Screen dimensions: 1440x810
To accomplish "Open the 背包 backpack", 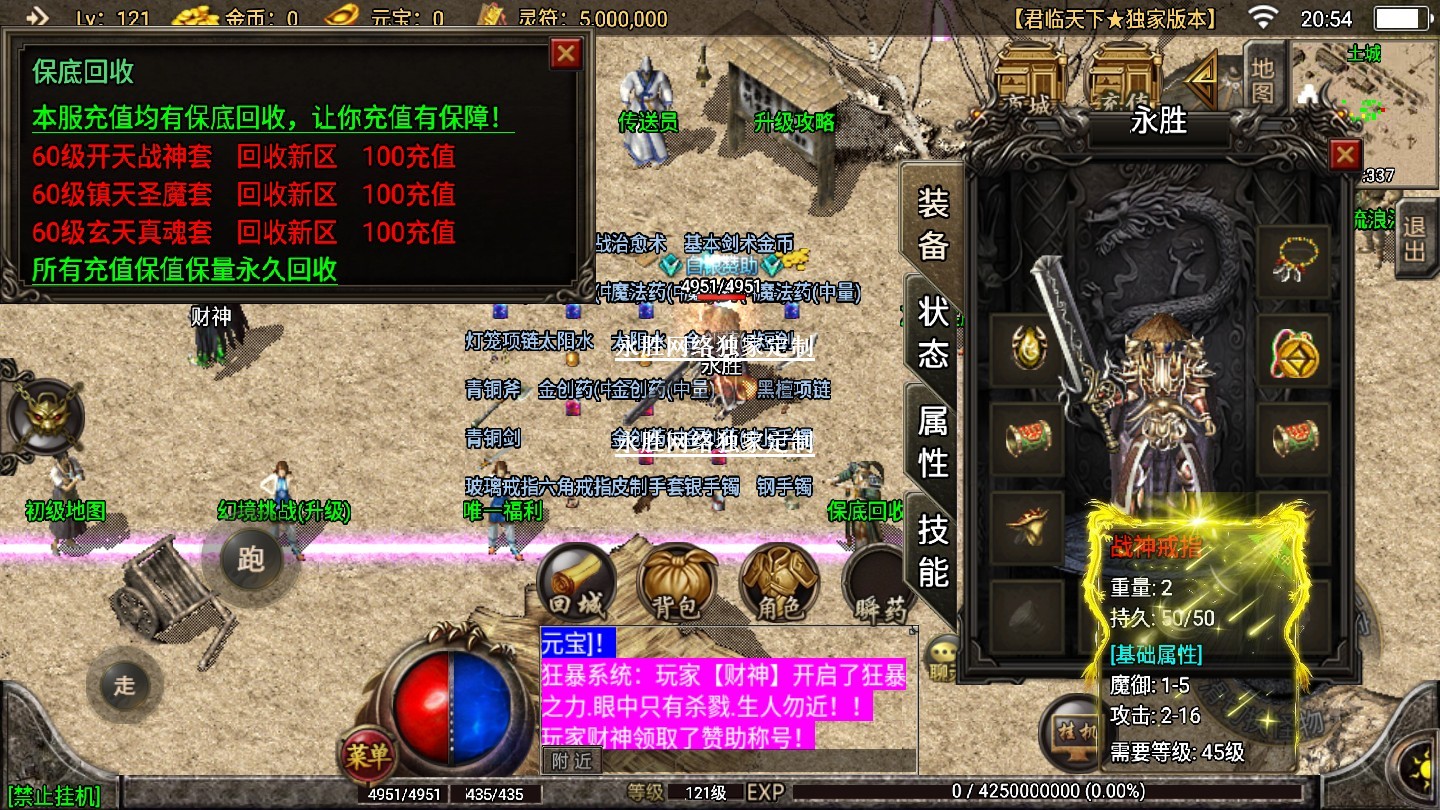I will pyautogui.click(x=677, y=585).
